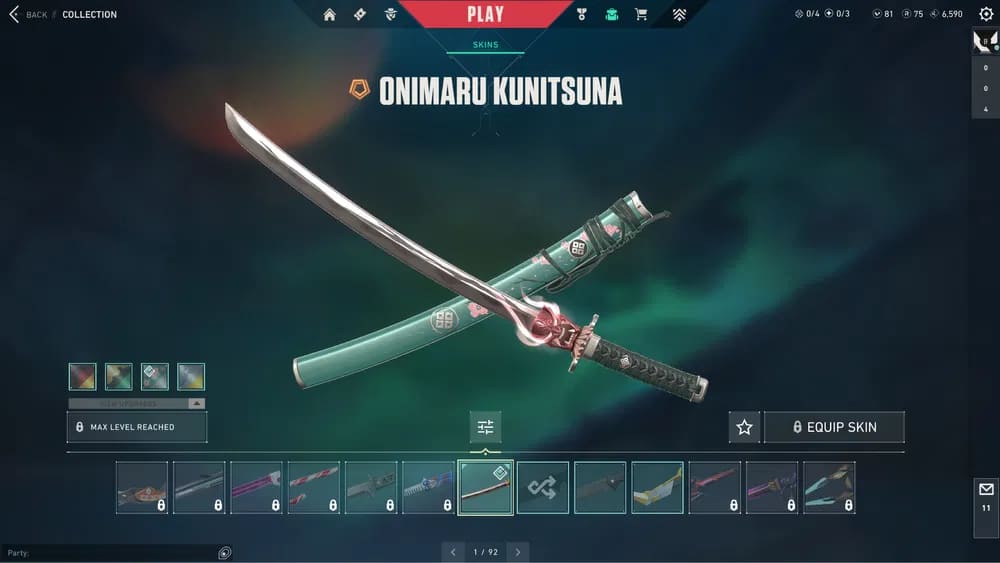Screen dimensions: 1000x563
Task: Open the mail inbox with 11 messages
Action: click(x=986, y=497)
